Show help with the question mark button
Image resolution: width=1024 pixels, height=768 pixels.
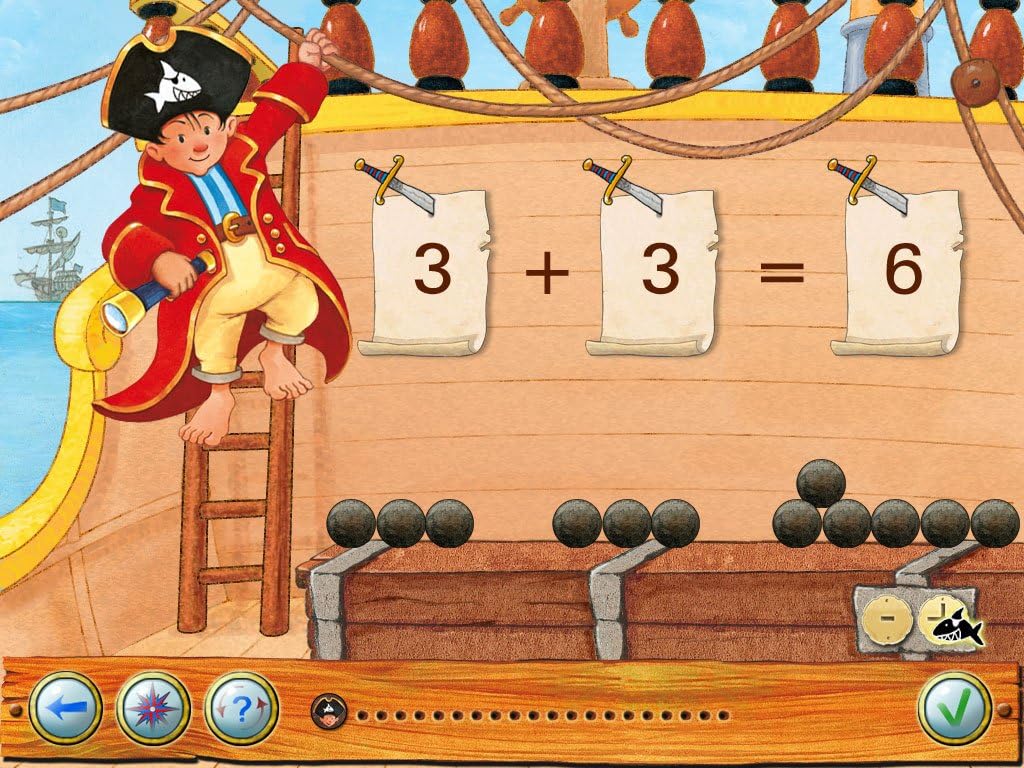pyautogui.click(x=239, y=709)
